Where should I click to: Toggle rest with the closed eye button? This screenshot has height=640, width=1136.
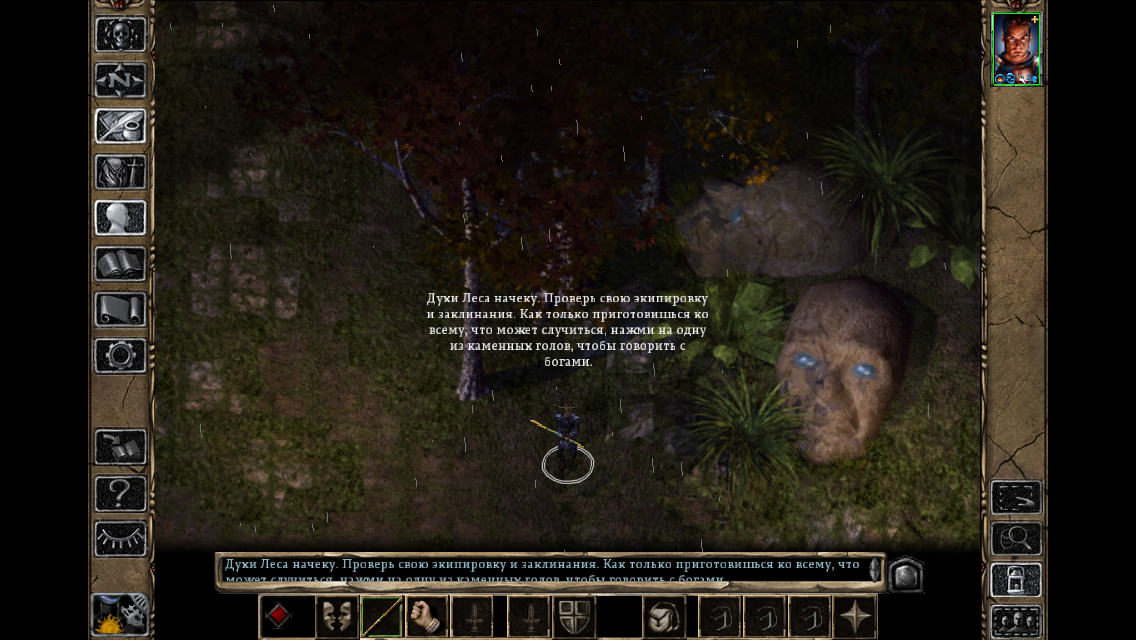click(x=121, y=539)
